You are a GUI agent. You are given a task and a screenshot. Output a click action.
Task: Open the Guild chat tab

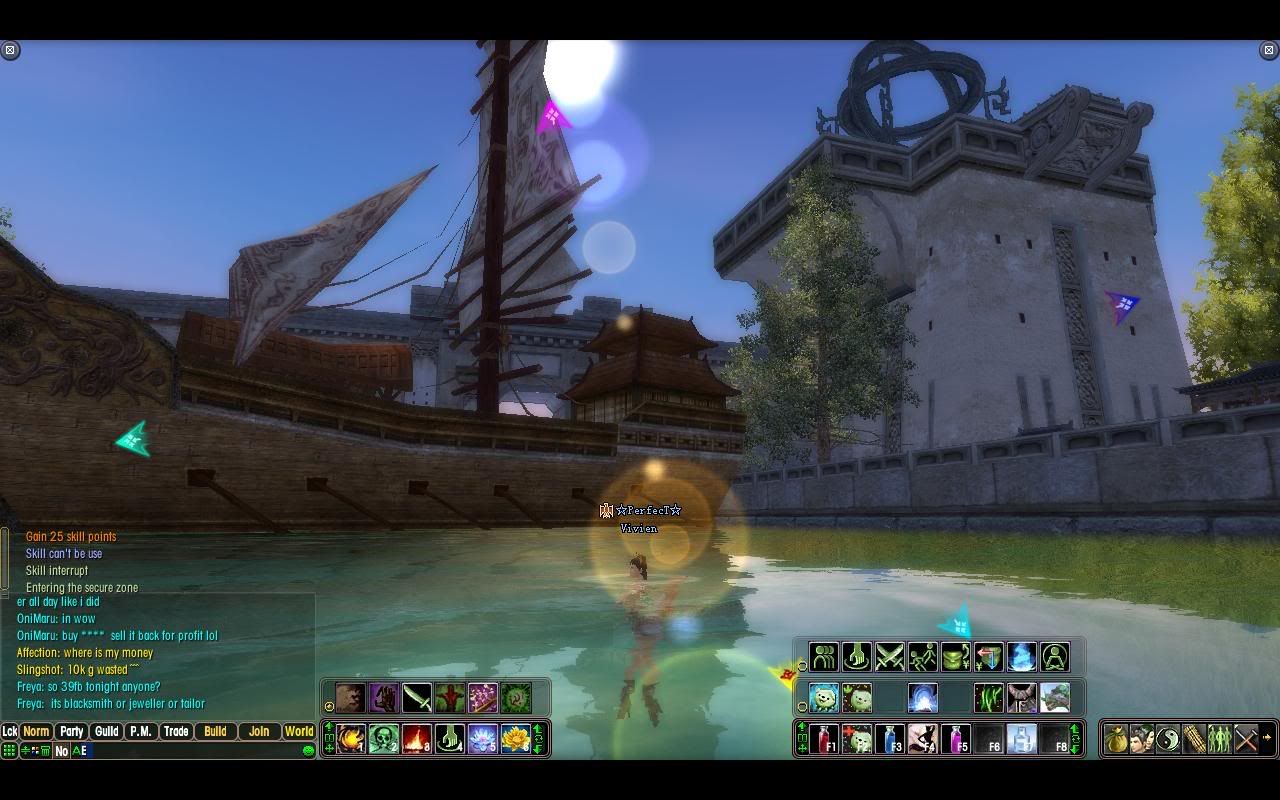(x=106, y=731)
